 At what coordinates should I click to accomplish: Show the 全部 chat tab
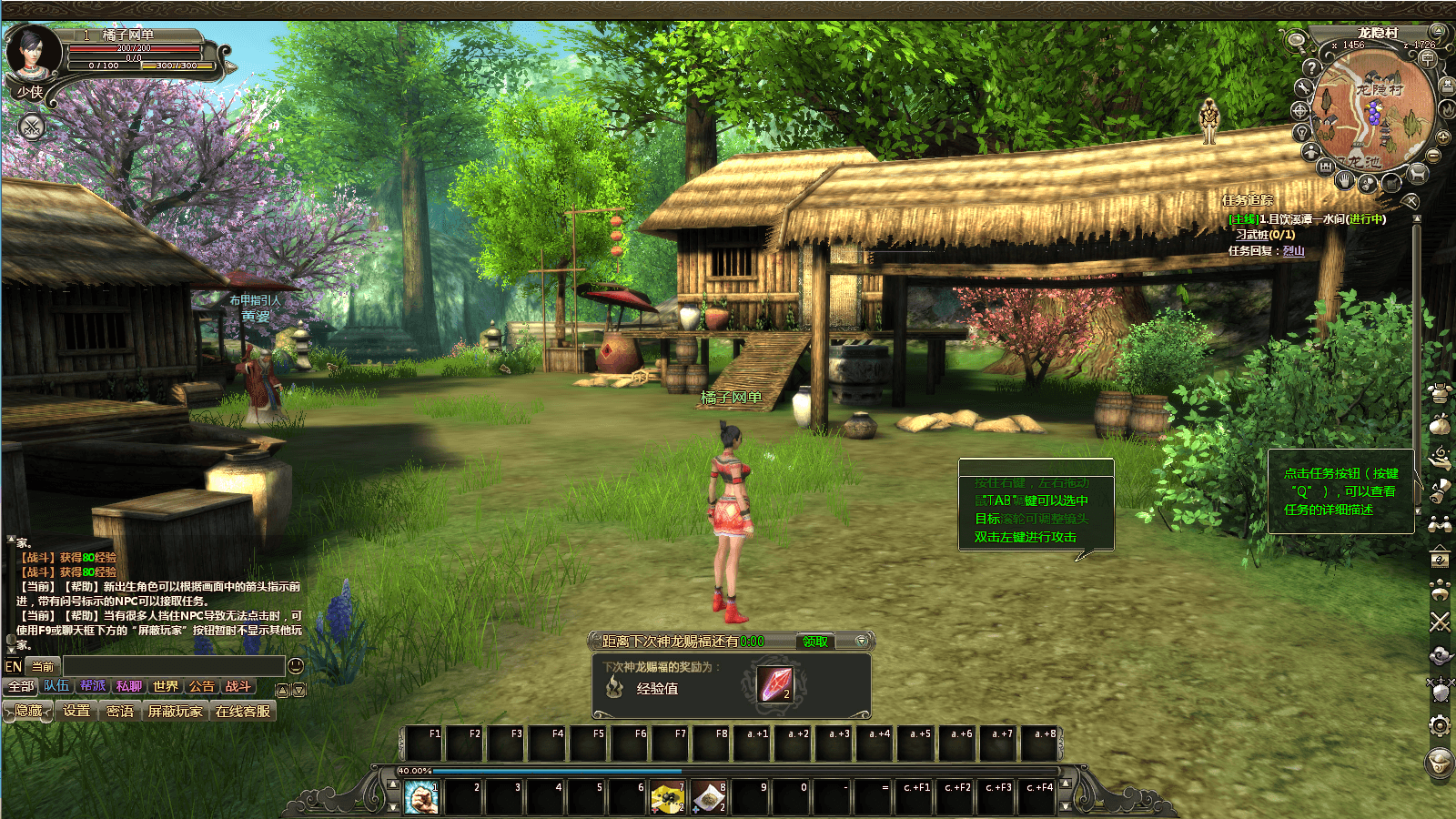21,686
